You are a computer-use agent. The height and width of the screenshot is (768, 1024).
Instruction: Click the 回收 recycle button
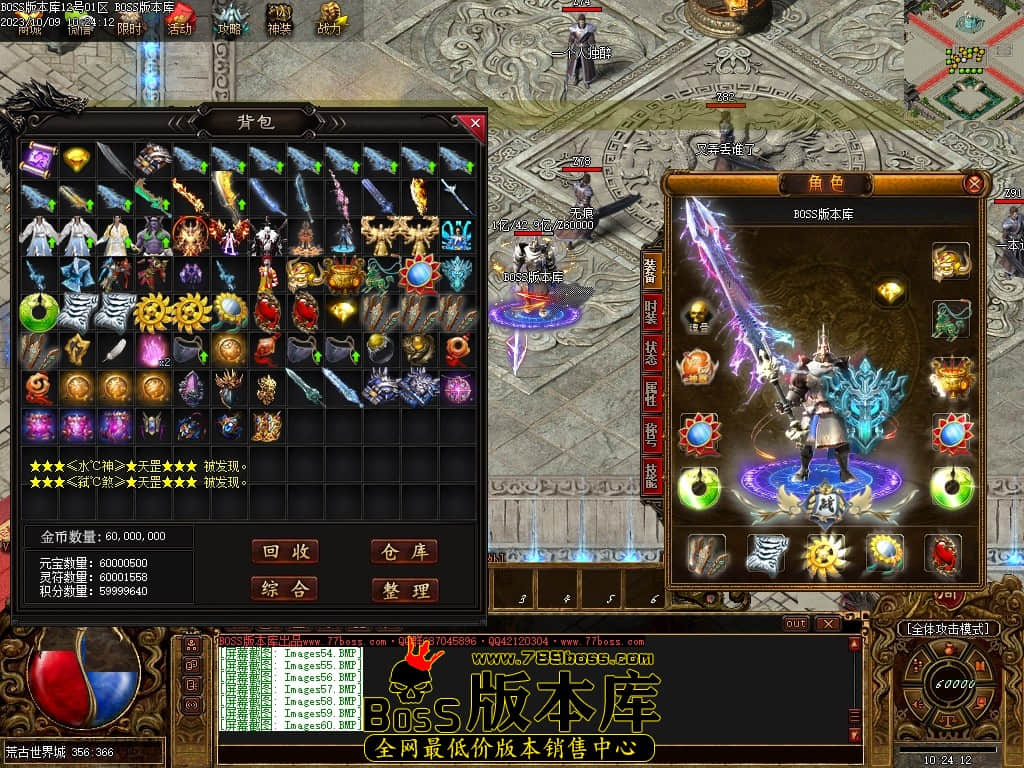coord(285,552)
